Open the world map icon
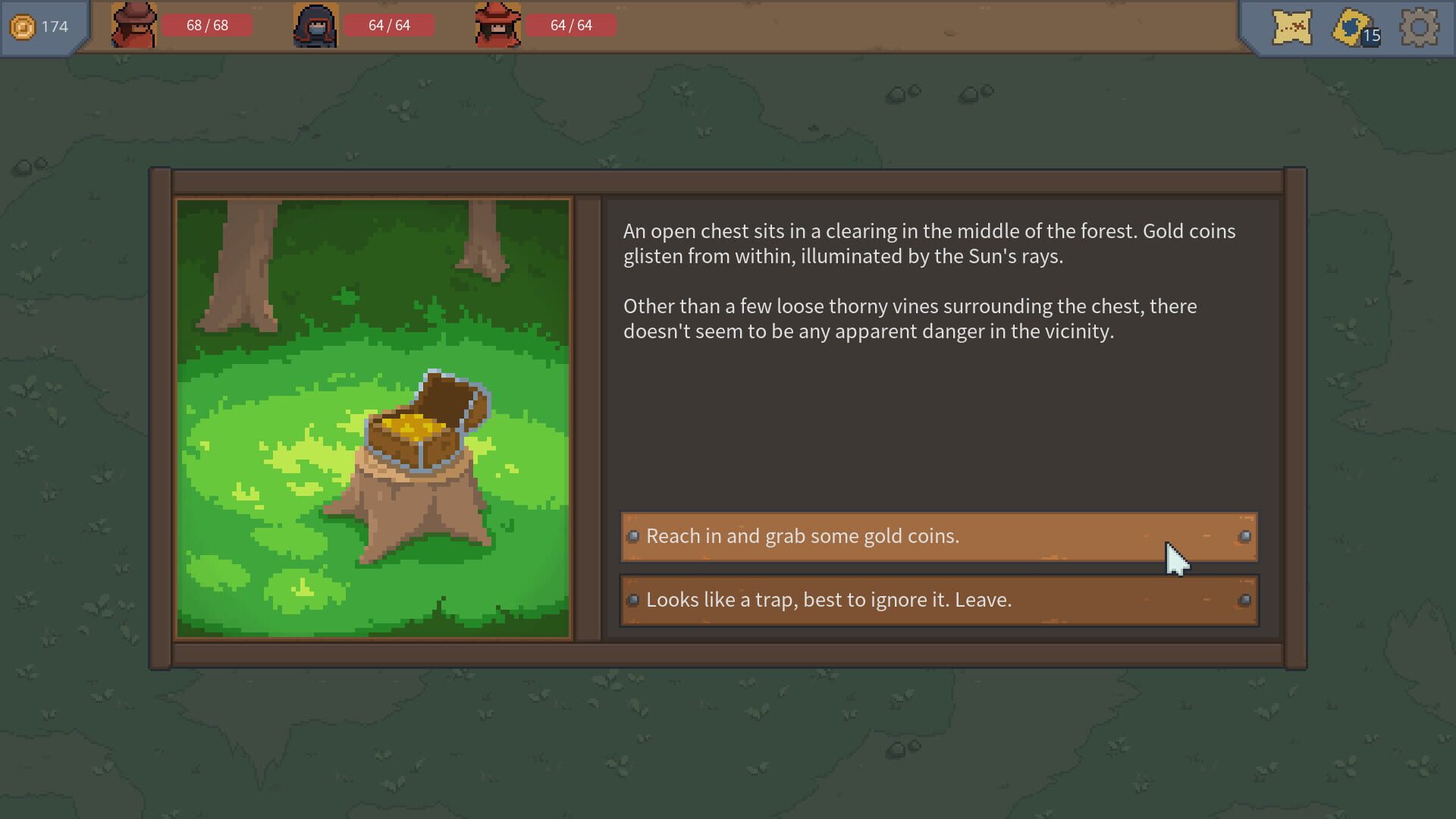1456x819 pixels. [x=1293, y=27]
